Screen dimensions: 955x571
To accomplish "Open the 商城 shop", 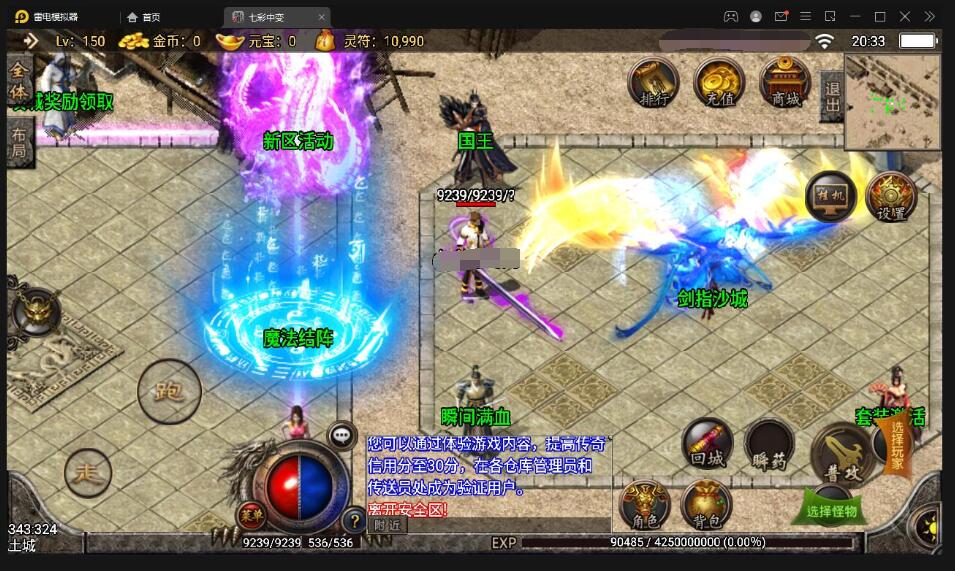I will click(785, 82).
